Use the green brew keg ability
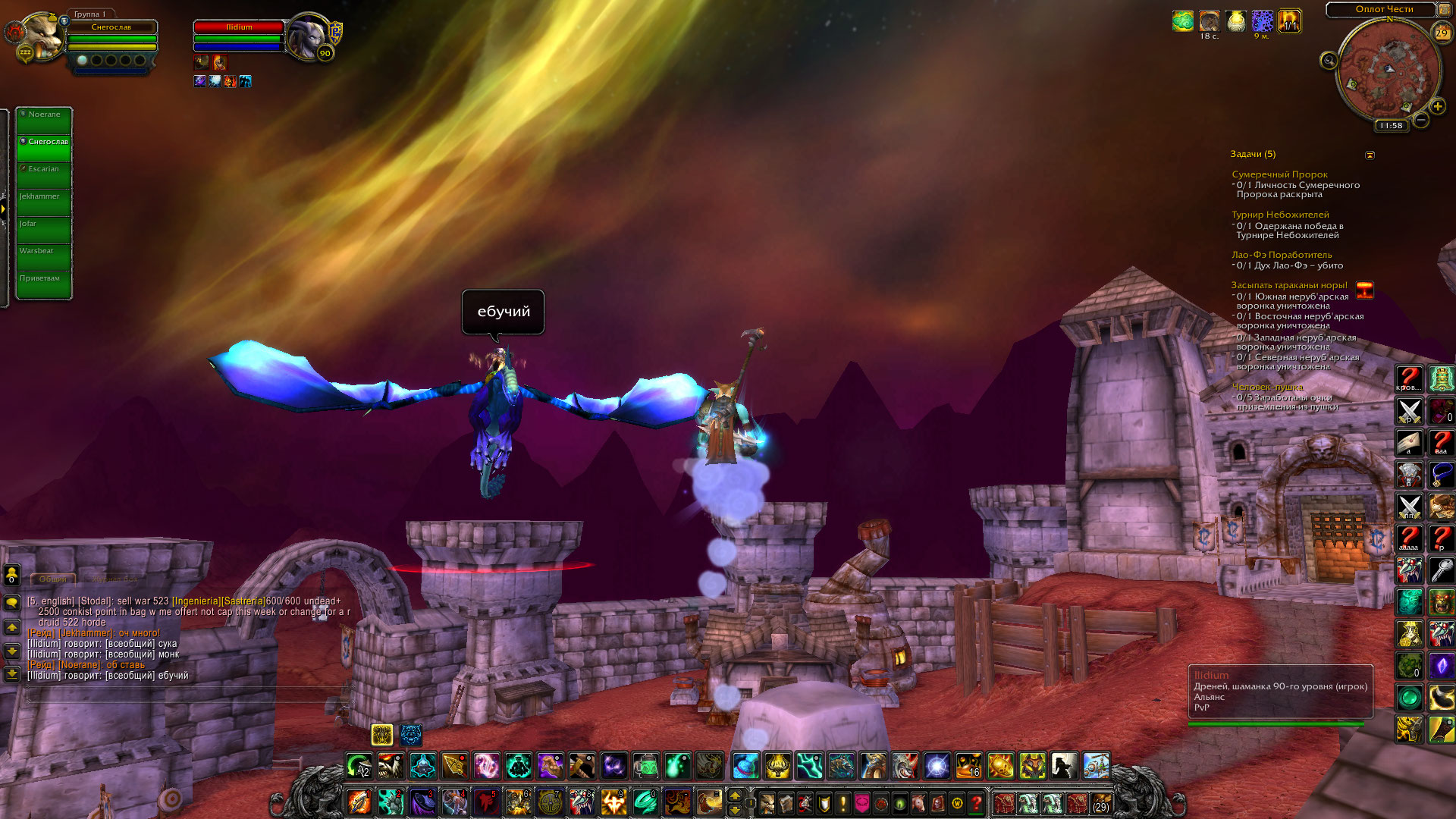The image size is (1456, 819). 645,766
